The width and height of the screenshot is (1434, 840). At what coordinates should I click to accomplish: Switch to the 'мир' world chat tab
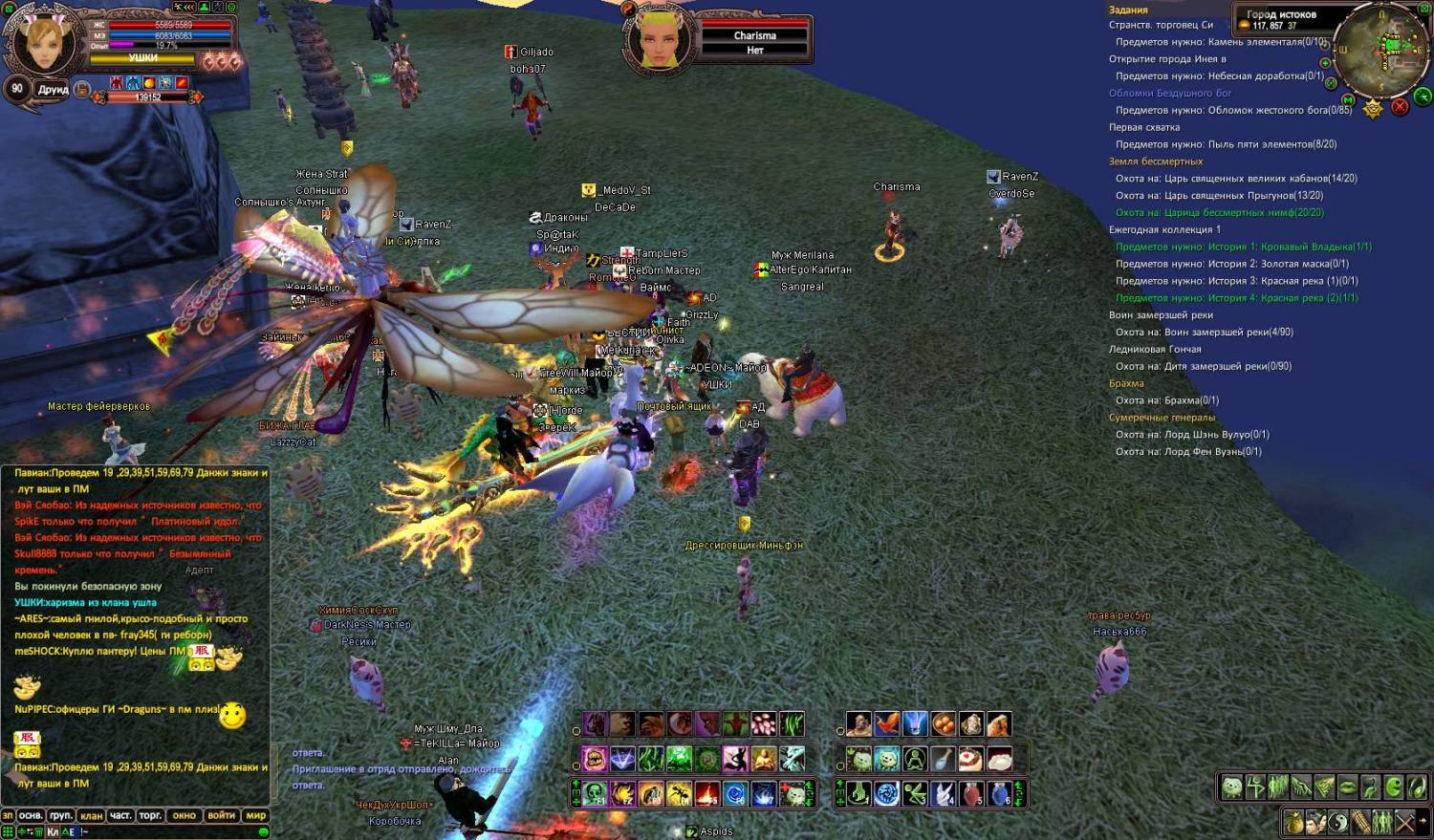(256, 816)
